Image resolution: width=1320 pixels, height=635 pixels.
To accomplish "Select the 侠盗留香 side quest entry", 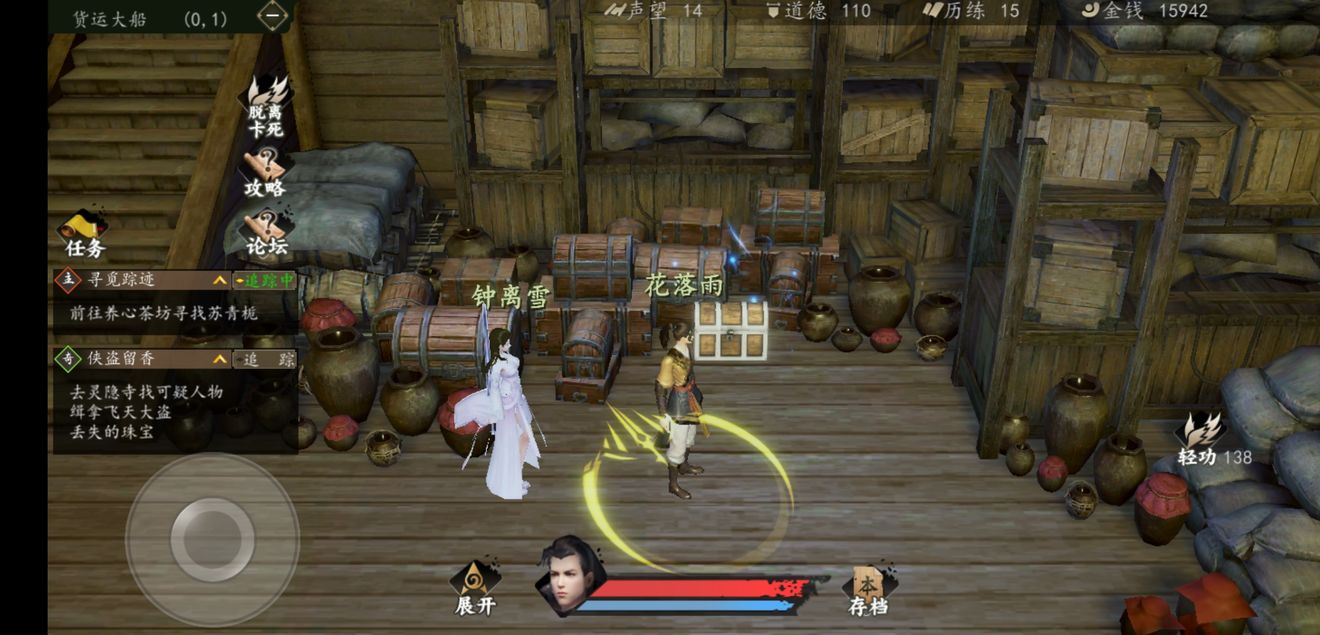I will pos(140,359).
